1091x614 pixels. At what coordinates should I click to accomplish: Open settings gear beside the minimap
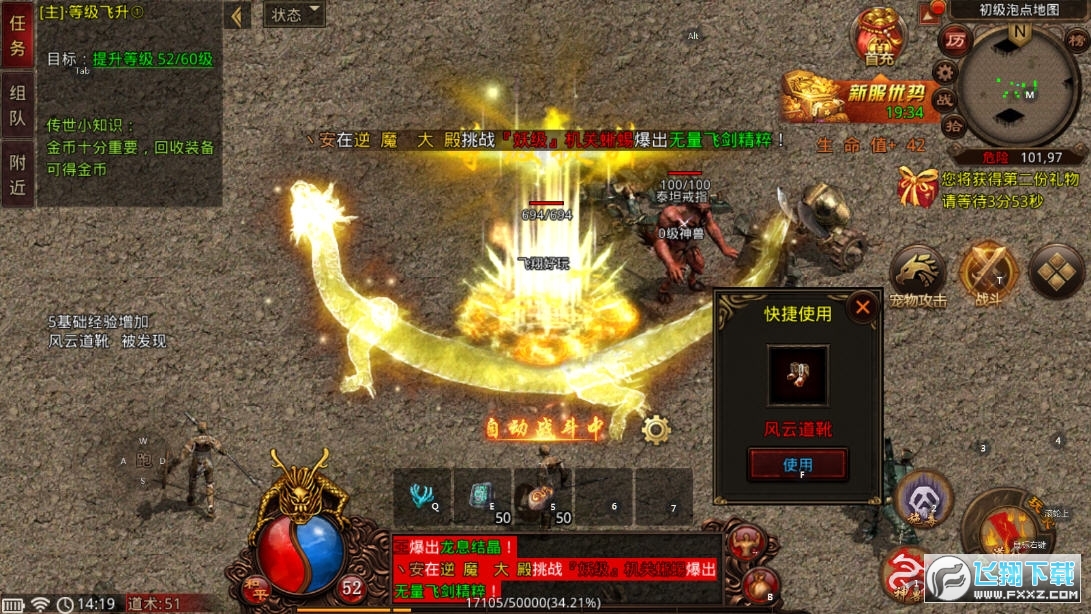(x=945, y=71)
